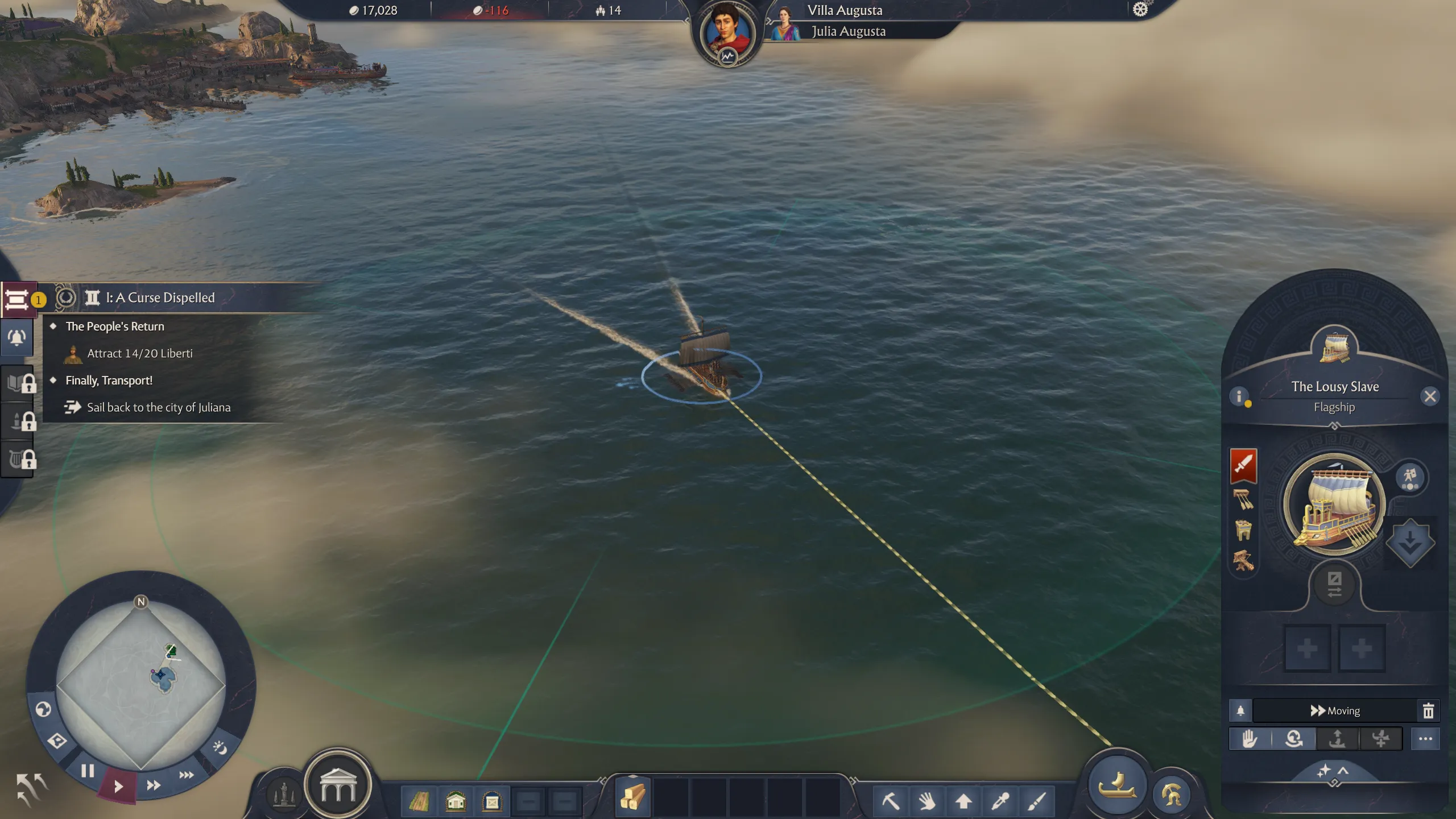1456x819 pixels.
Task: Open the settings gear menu
Action: (x=1140, y=10)
